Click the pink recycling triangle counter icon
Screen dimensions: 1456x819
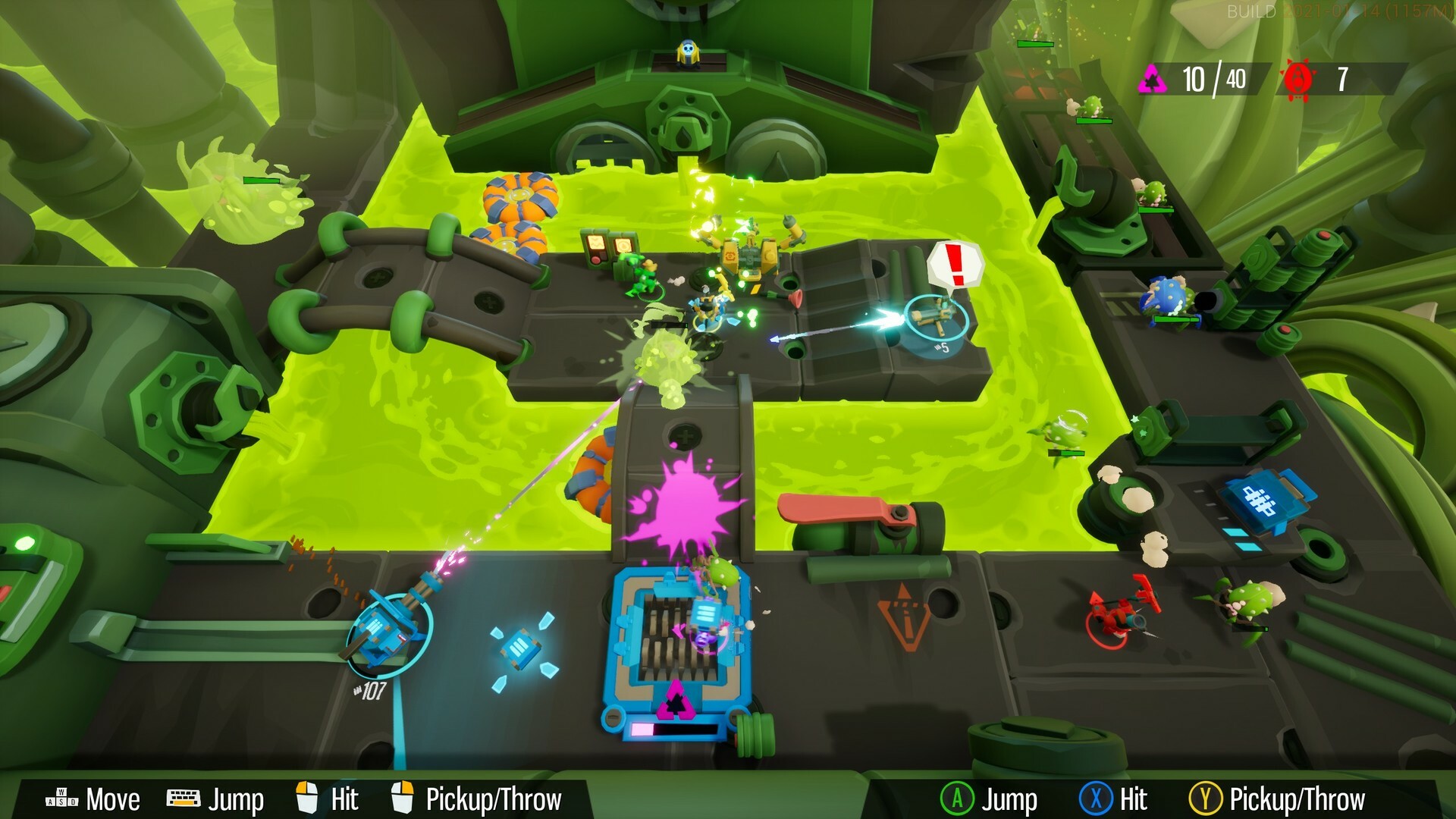(1152, 78)
